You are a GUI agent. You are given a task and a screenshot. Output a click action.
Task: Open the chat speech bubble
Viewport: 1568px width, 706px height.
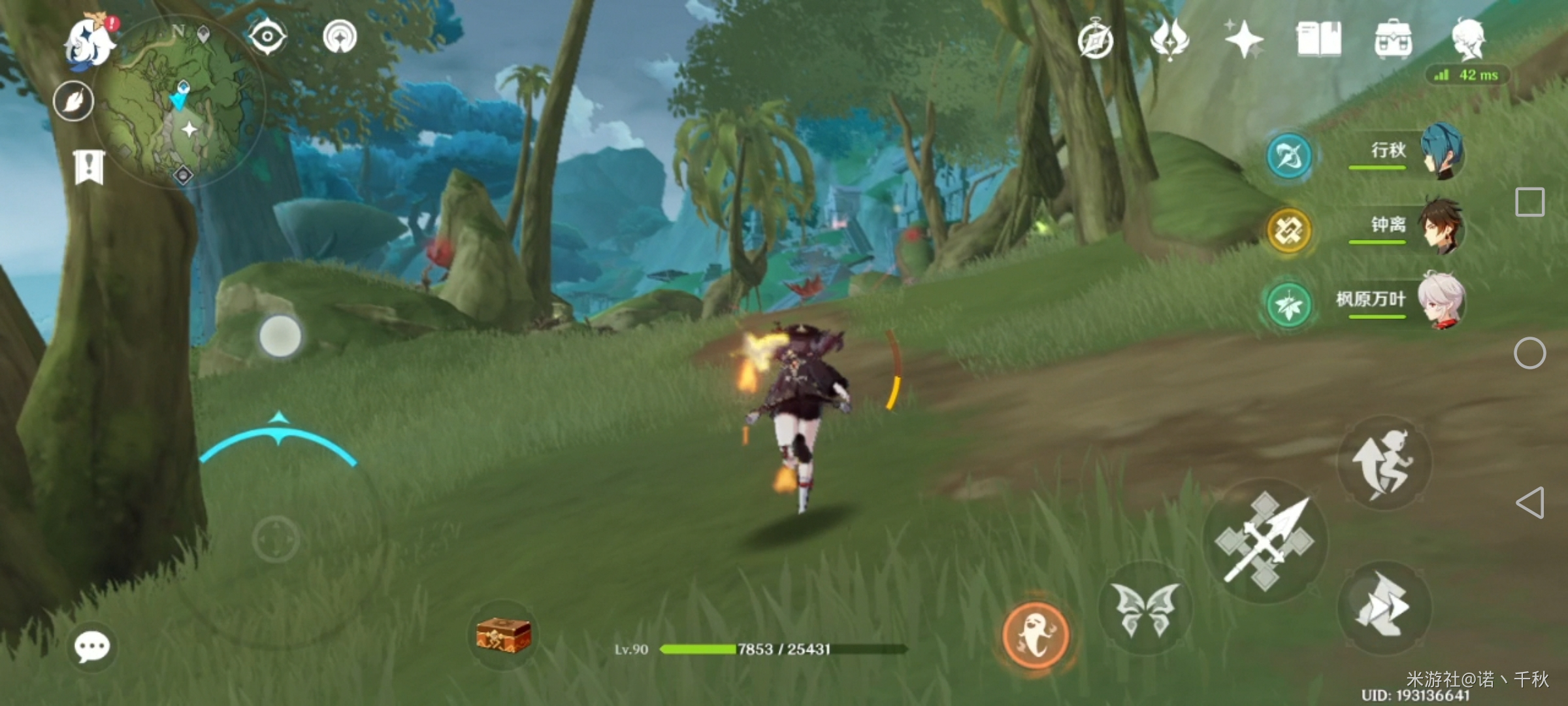91,647
